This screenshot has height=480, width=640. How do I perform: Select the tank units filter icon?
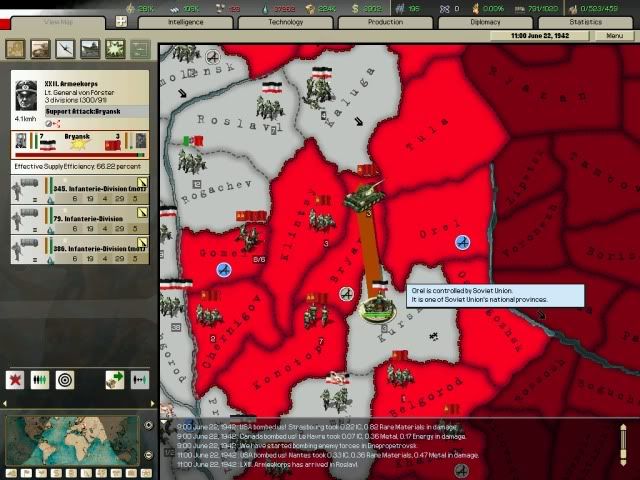(42, 48)
